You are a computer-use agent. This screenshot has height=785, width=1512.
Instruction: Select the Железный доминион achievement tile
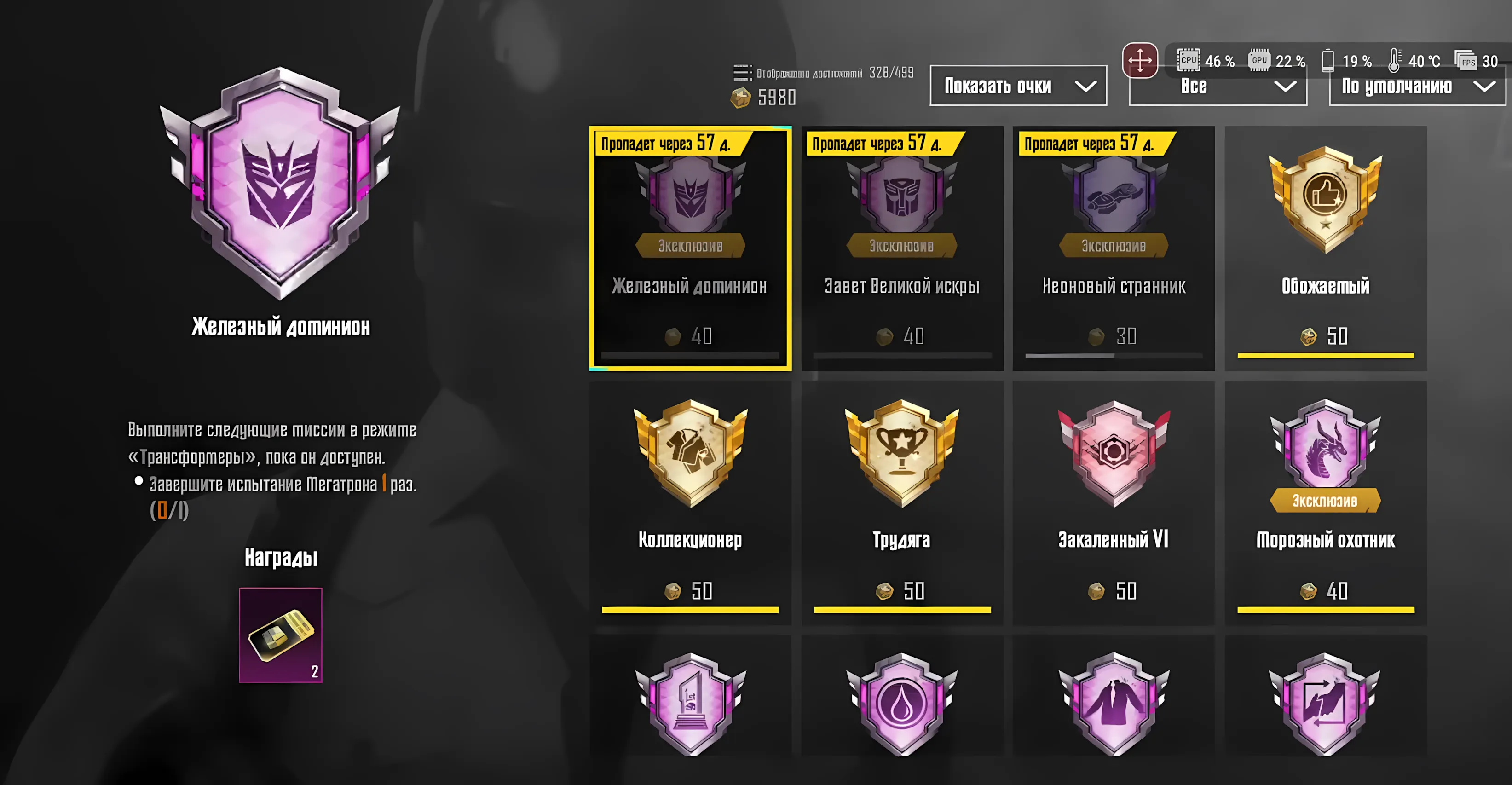point(690,248)
